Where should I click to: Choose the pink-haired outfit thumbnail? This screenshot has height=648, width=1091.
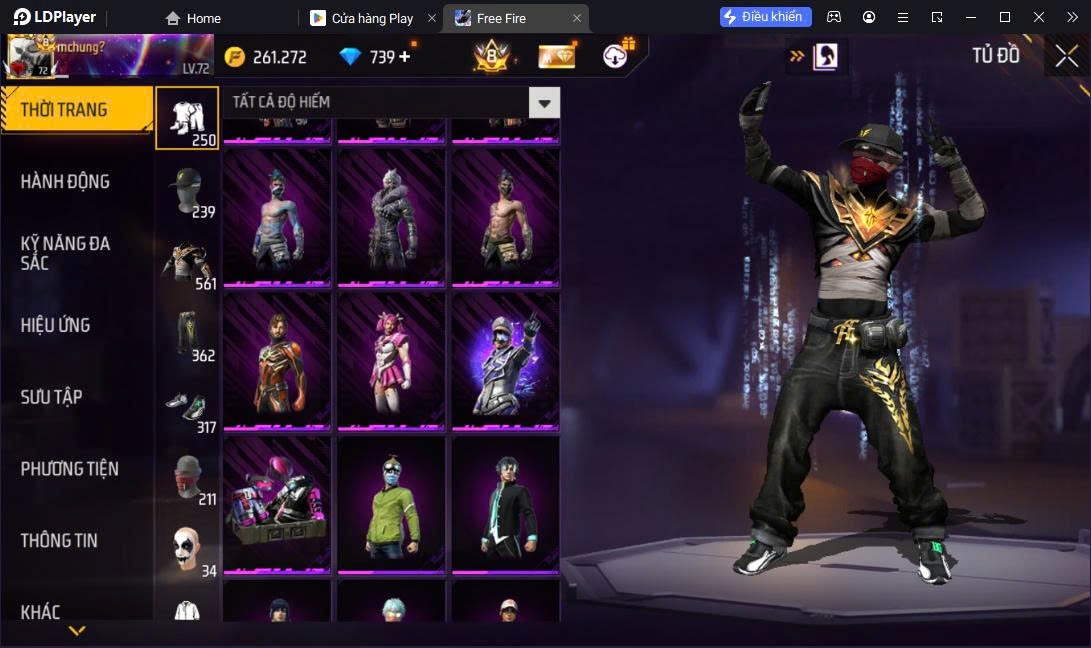[390, 360]
